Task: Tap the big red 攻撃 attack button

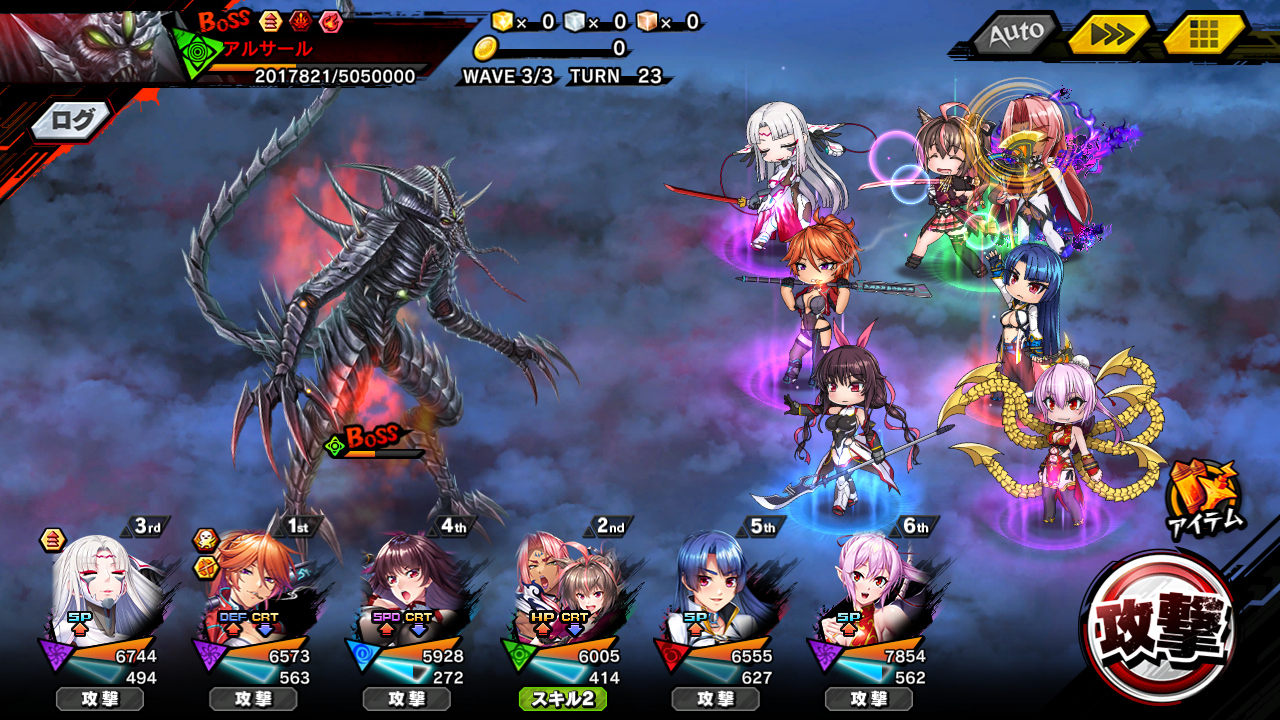Action: (1159, 626)
